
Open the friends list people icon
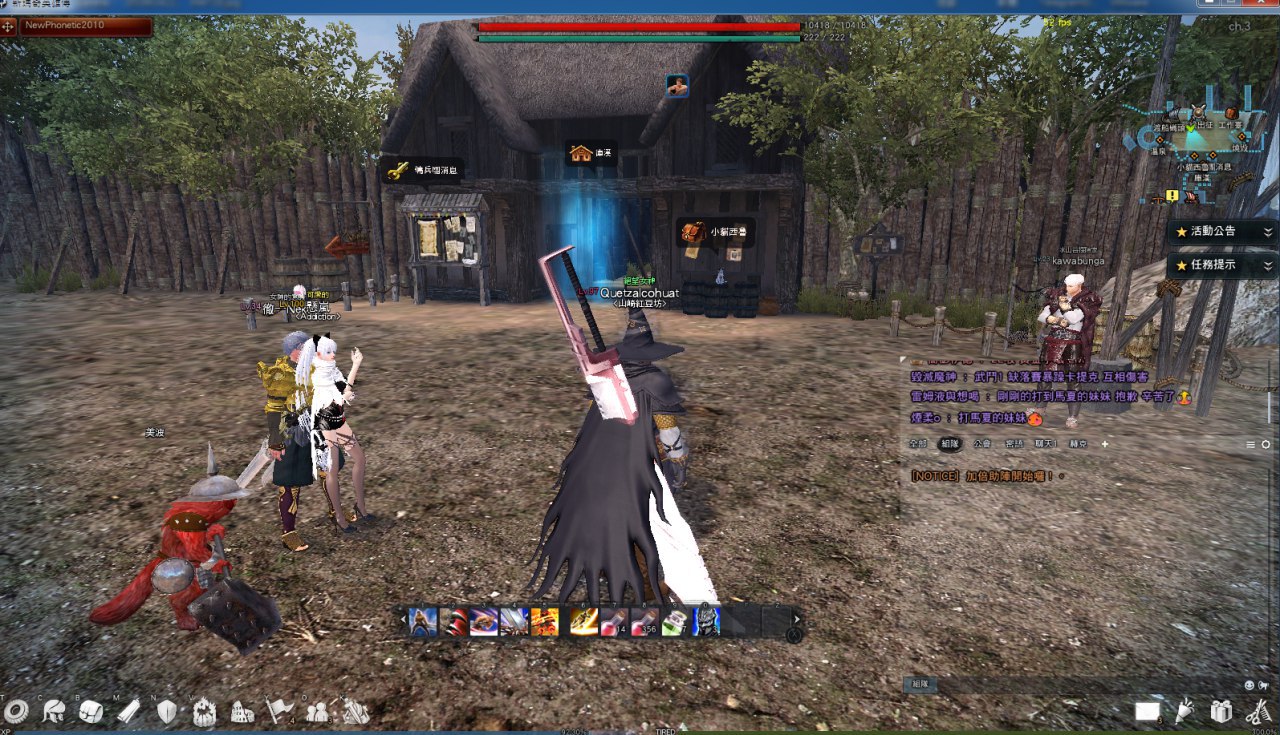click(x=318, y=711)
